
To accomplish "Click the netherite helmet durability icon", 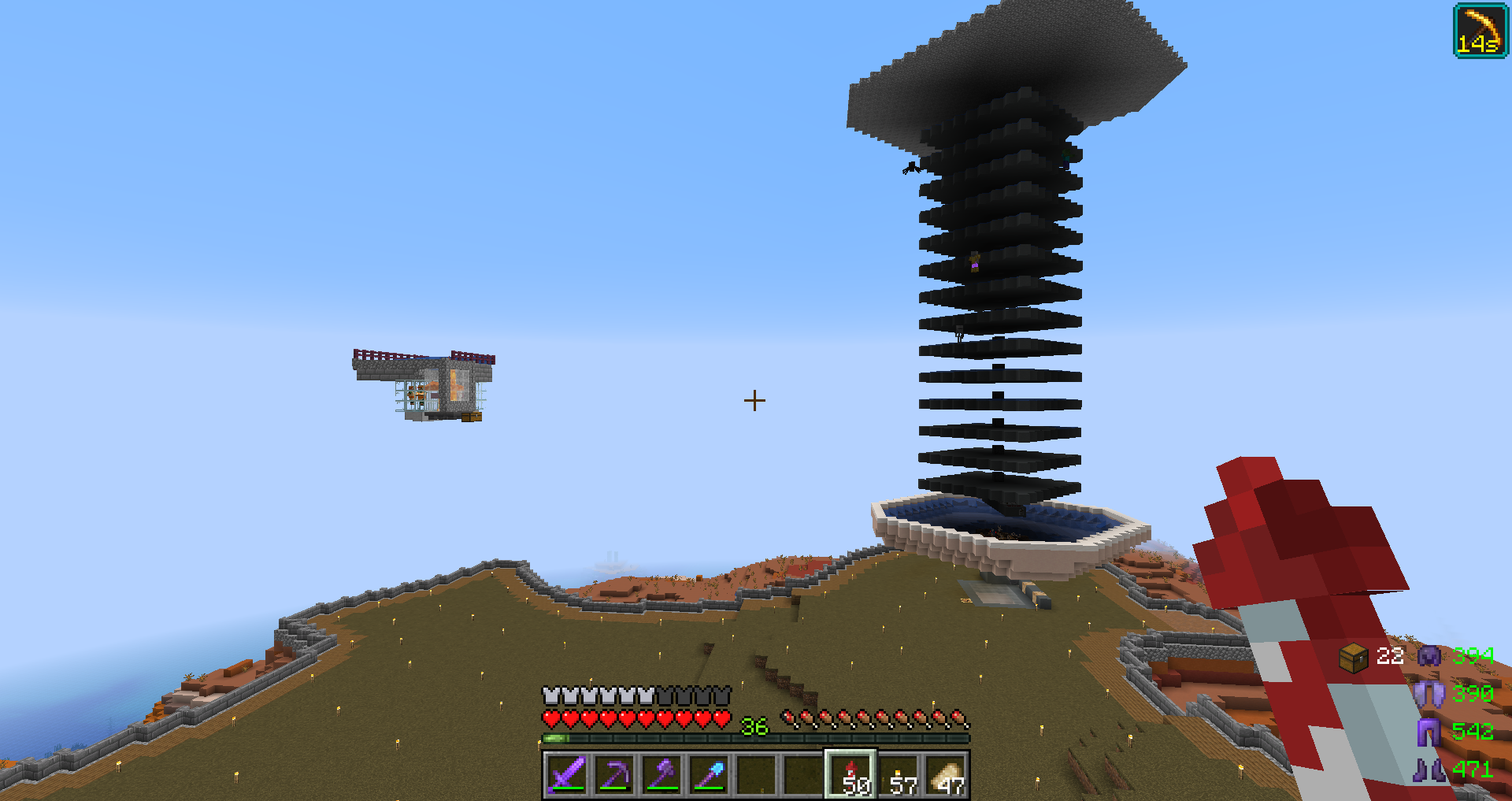I will [1429, 655].
